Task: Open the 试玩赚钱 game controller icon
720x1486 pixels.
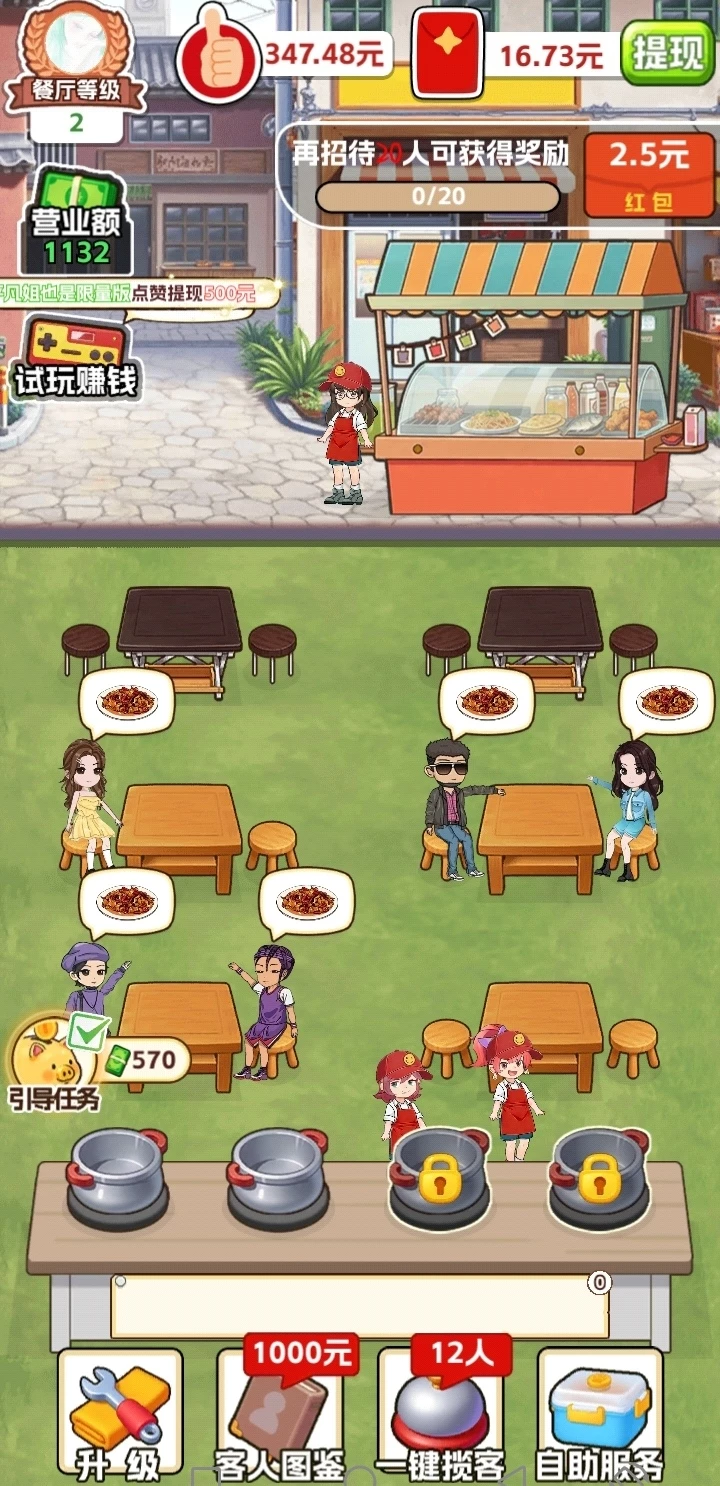Action: 76,357
